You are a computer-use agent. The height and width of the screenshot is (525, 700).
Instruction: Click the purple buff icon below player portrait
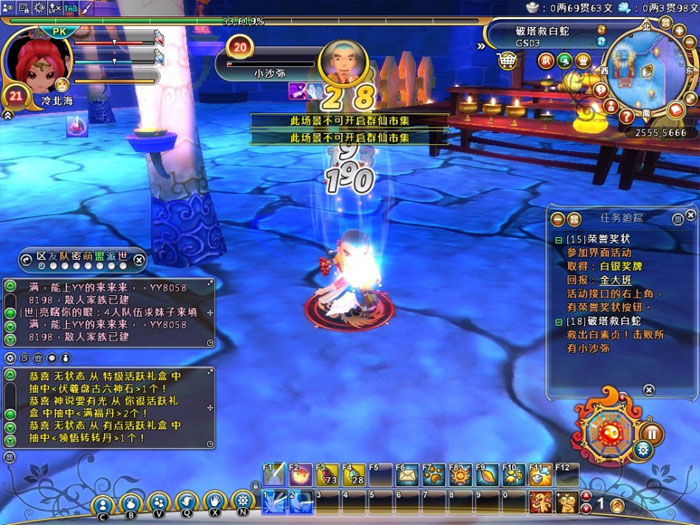(x=75, y=126)
